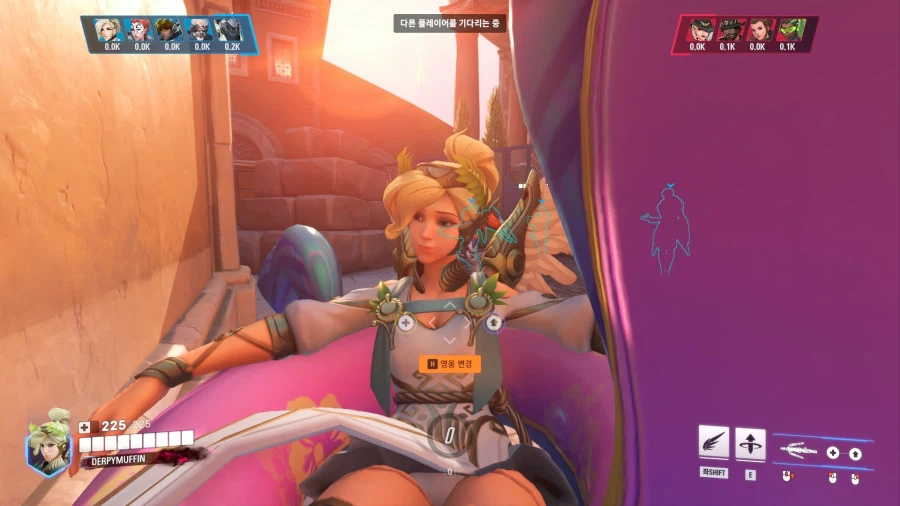Click the Ashe enemy team portrait
The image size is (900, 506).
pyautogui.click(x=699, y=30)
